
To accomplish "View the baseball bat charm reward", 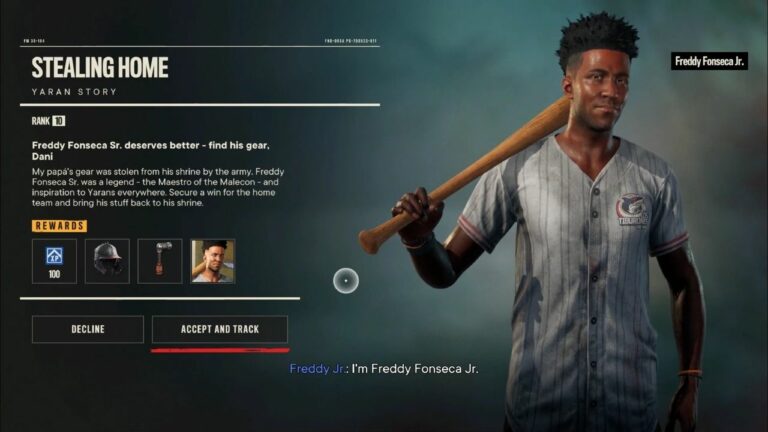I will 160,260.
